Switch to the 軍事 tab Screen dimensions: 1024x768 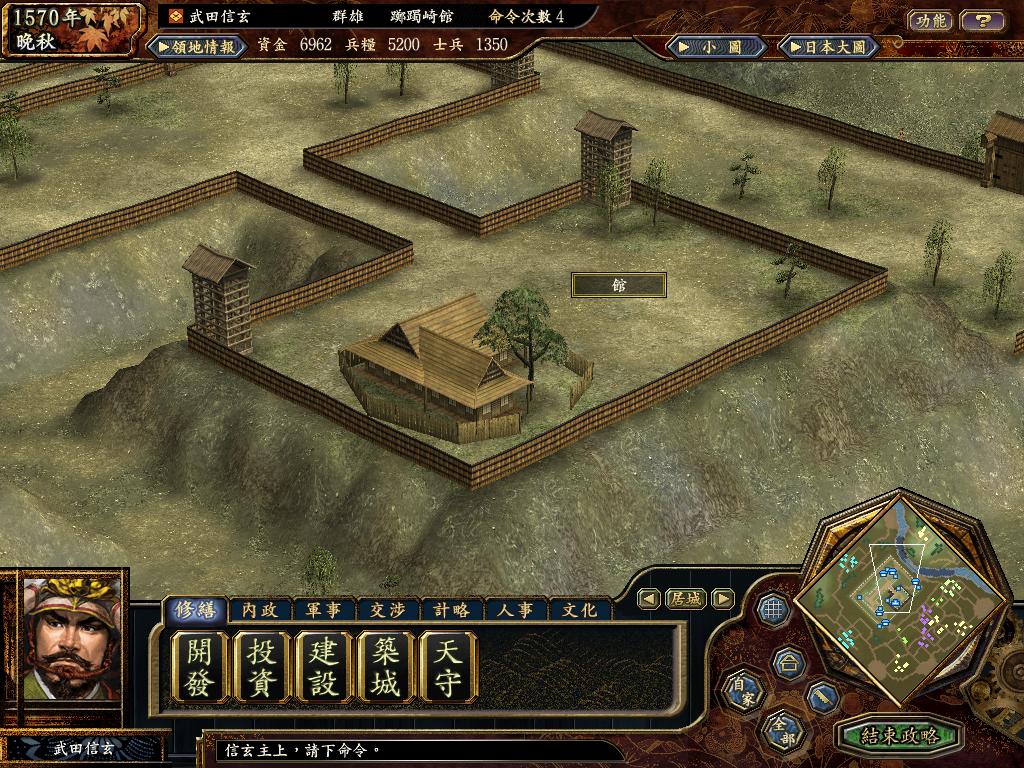[x=324, y=609]
